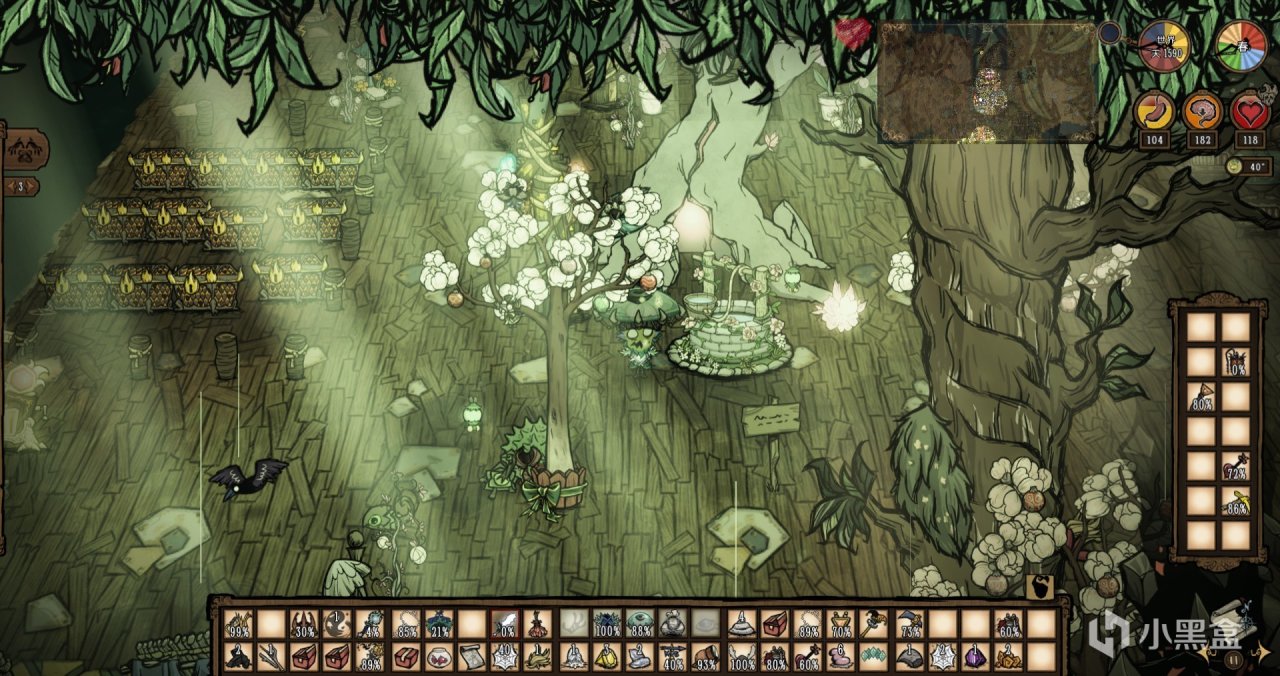The height and width of the screenshot is (676, 1280).
Task: Pick the paper scroll from the inventory
Action: [x=472, y=656]
